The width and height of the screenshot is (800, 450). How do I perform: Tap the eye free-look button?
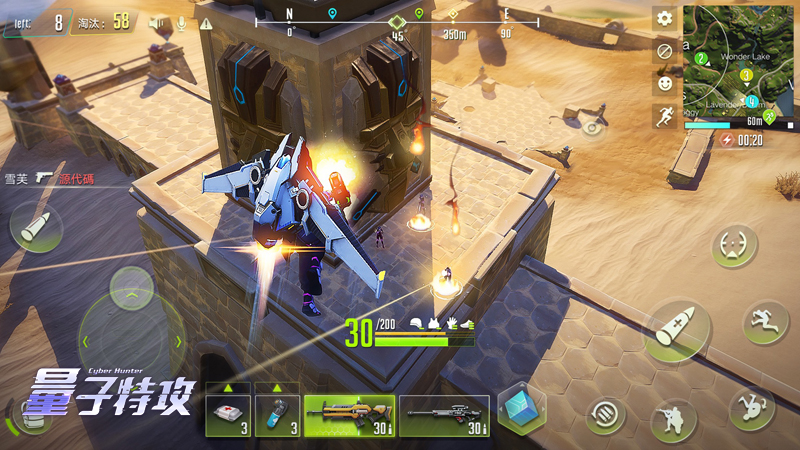[594, 127]
